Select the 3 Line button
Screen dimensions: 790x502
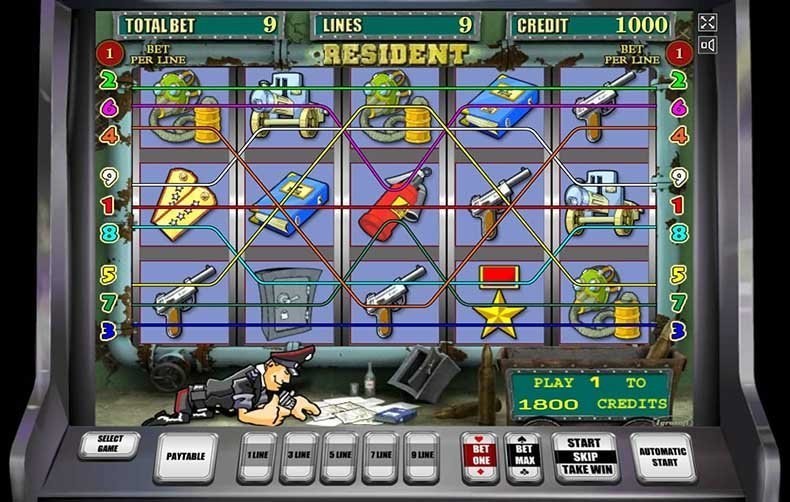(x=300, y=456)
